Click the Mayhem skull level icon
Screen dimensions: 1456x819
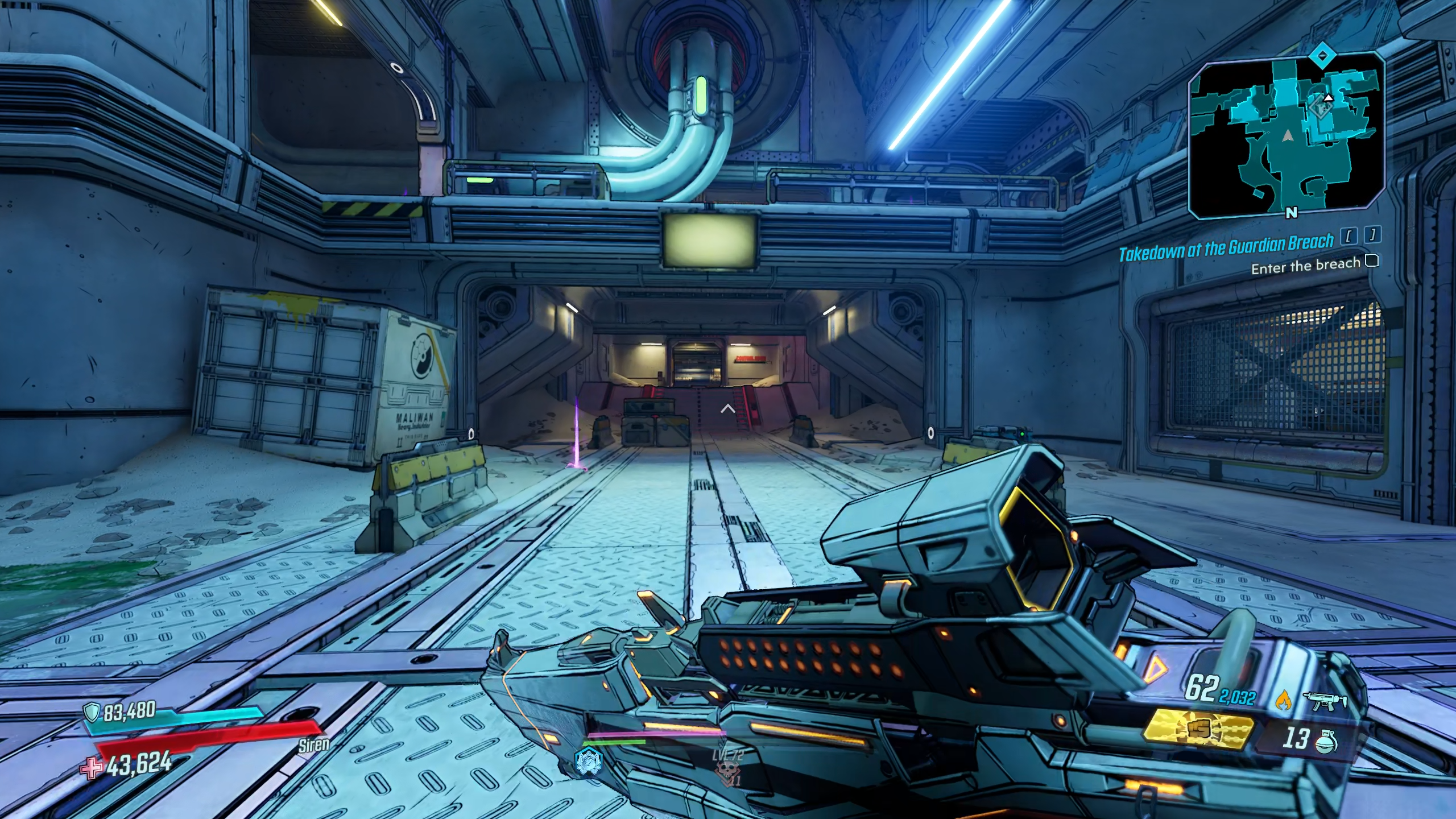pyautogui.click(x=727, y=771)
